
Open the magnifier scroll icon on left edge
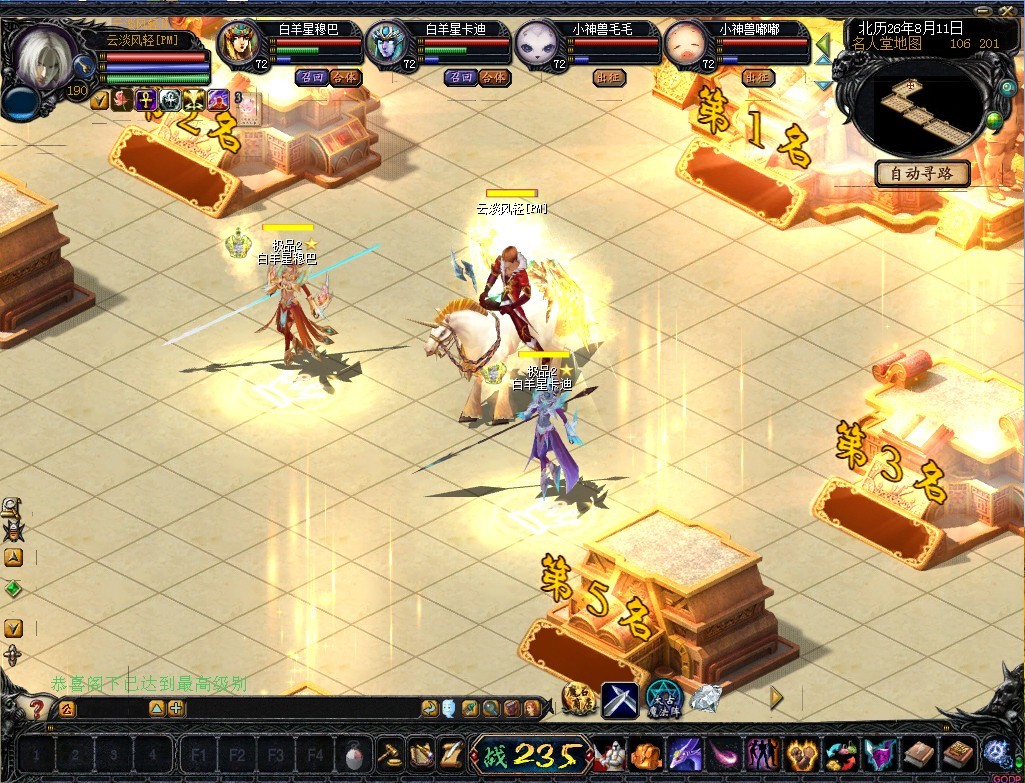11,506
